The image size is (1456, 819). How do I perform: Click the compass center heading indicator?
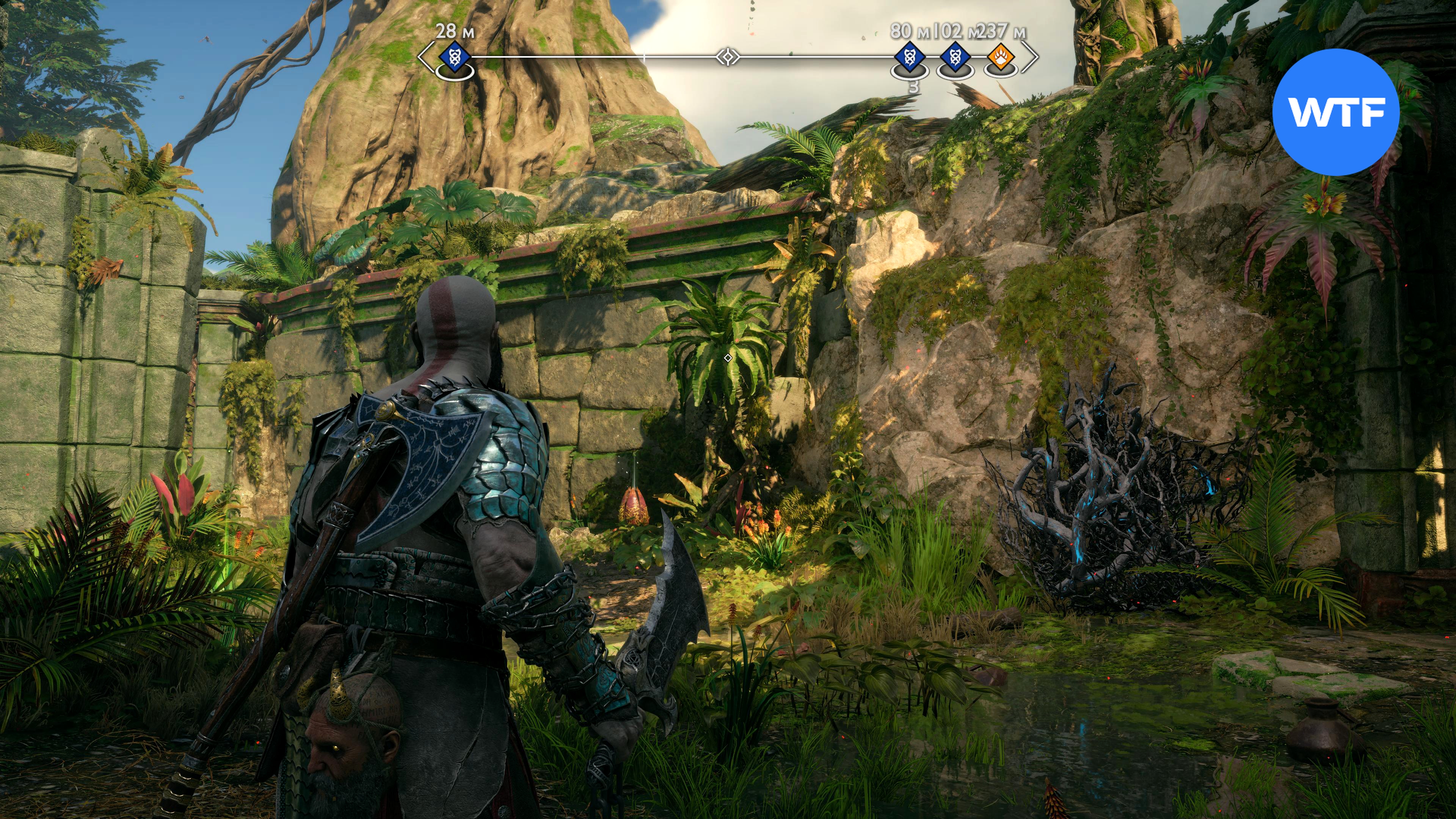coord(728,56)
